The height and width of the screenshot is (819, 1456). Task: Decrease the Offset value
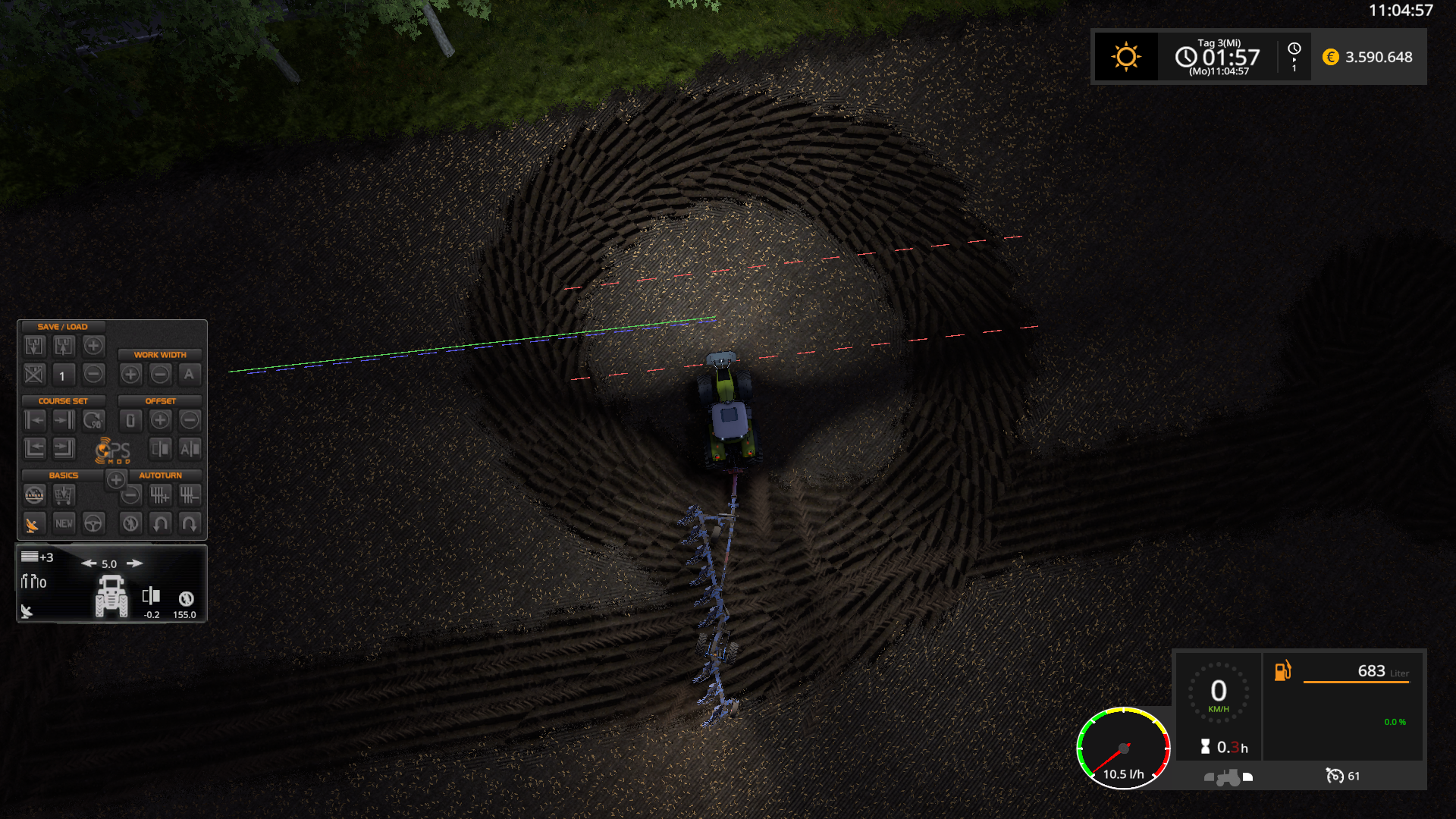[x=190, y=420]
